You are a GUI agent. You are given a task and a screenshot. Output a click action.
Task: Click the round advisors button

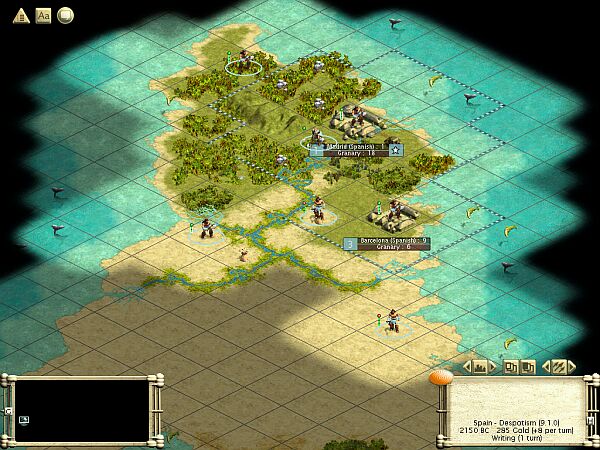tap(65, 15)
